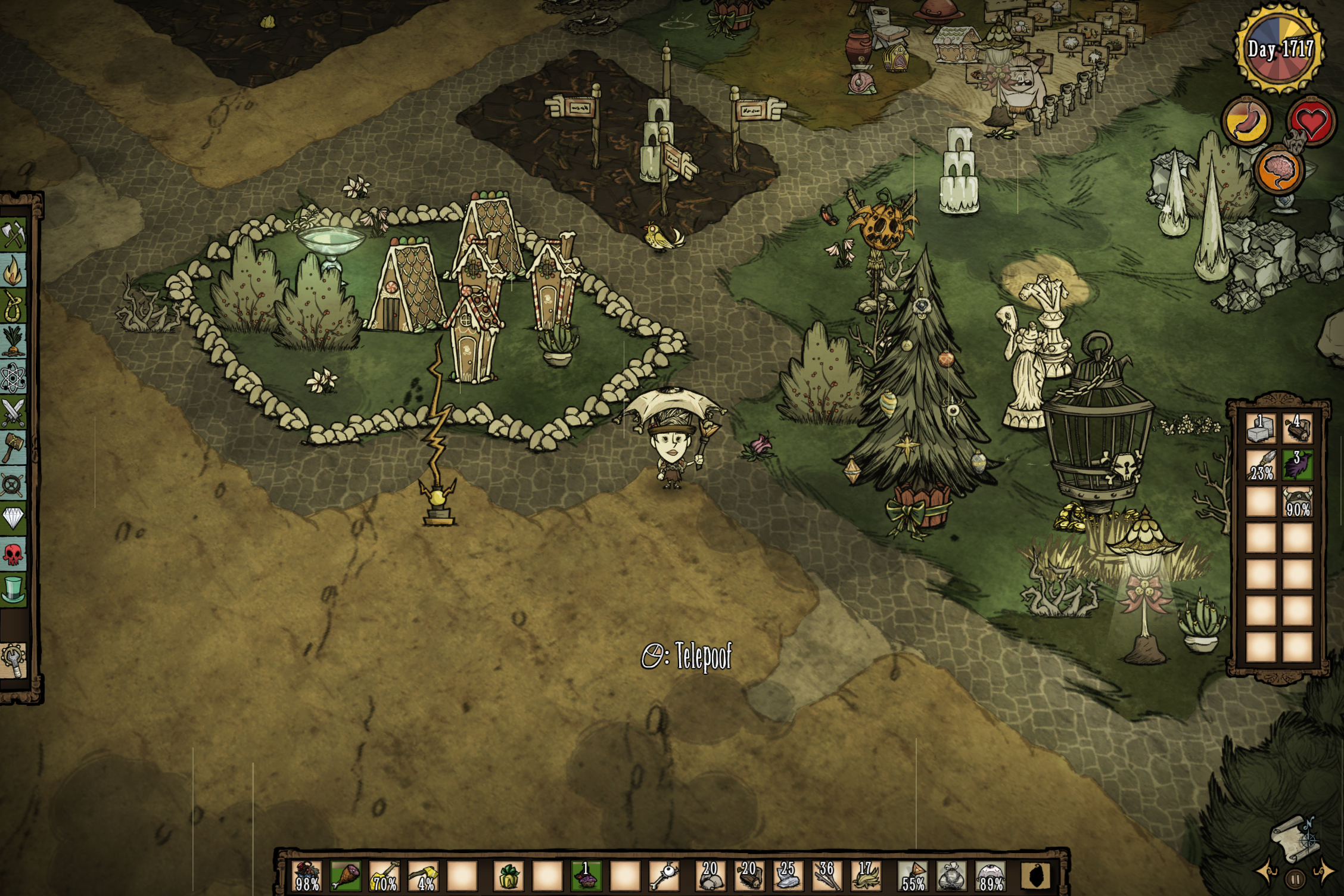
Task: Open the green top hat Dress tab
Action: (13, 589)
